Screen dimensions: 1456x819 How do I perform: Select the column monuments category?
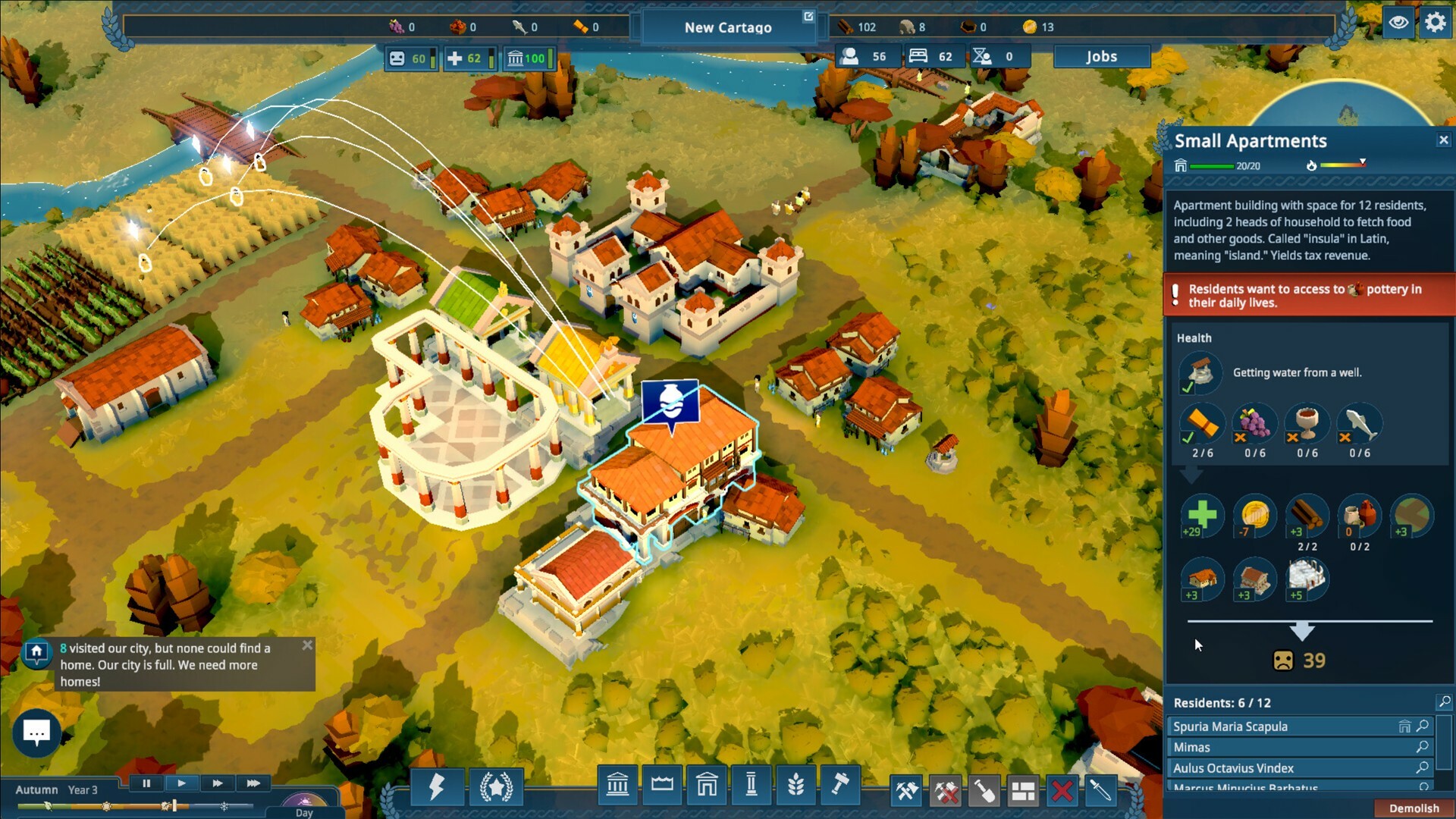(x=752, y=786)
